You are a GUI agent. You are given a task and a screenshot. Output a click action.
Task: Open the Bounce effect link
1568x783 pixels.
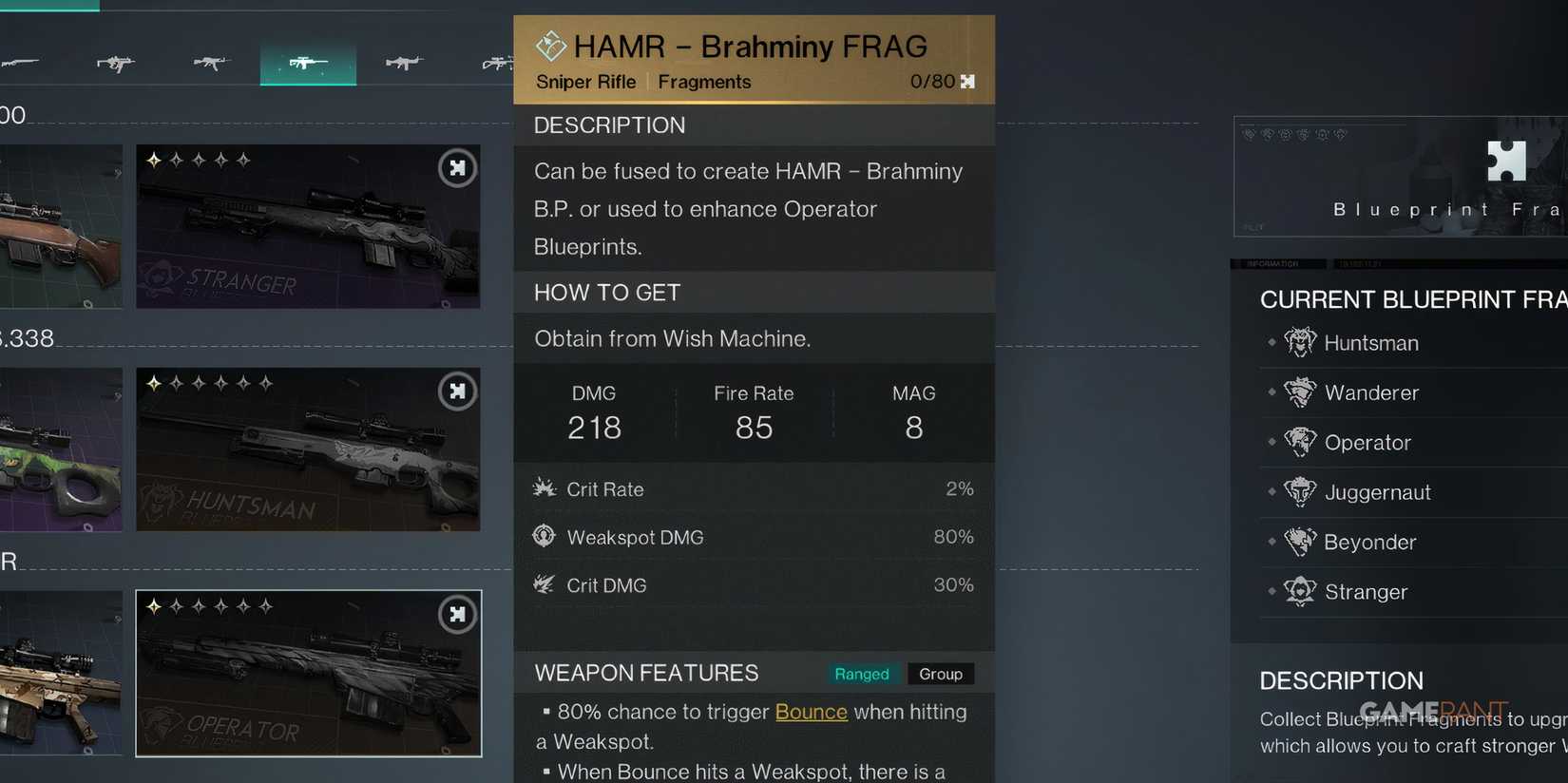(811, 712)
